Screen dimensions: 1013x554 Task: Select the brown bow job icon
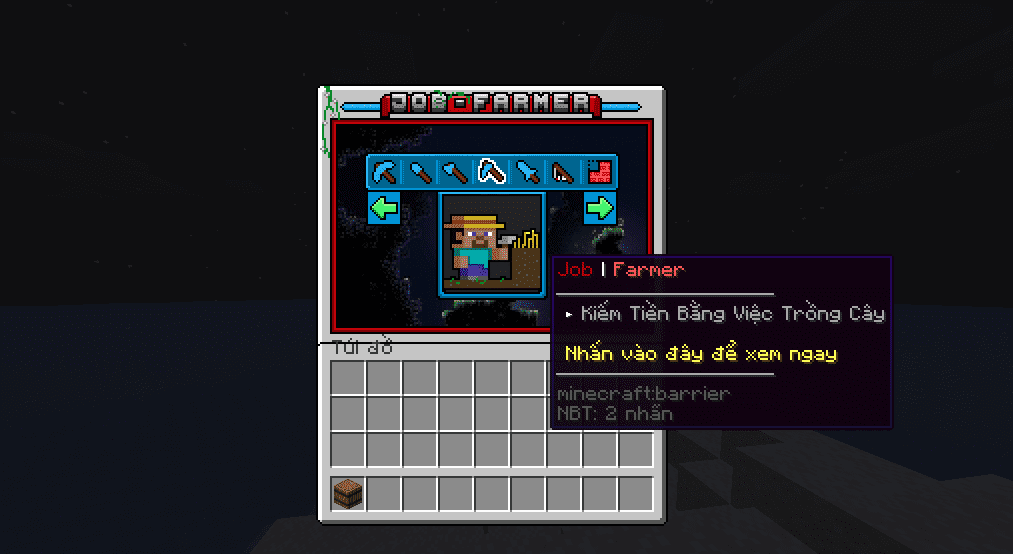point(563,173)
